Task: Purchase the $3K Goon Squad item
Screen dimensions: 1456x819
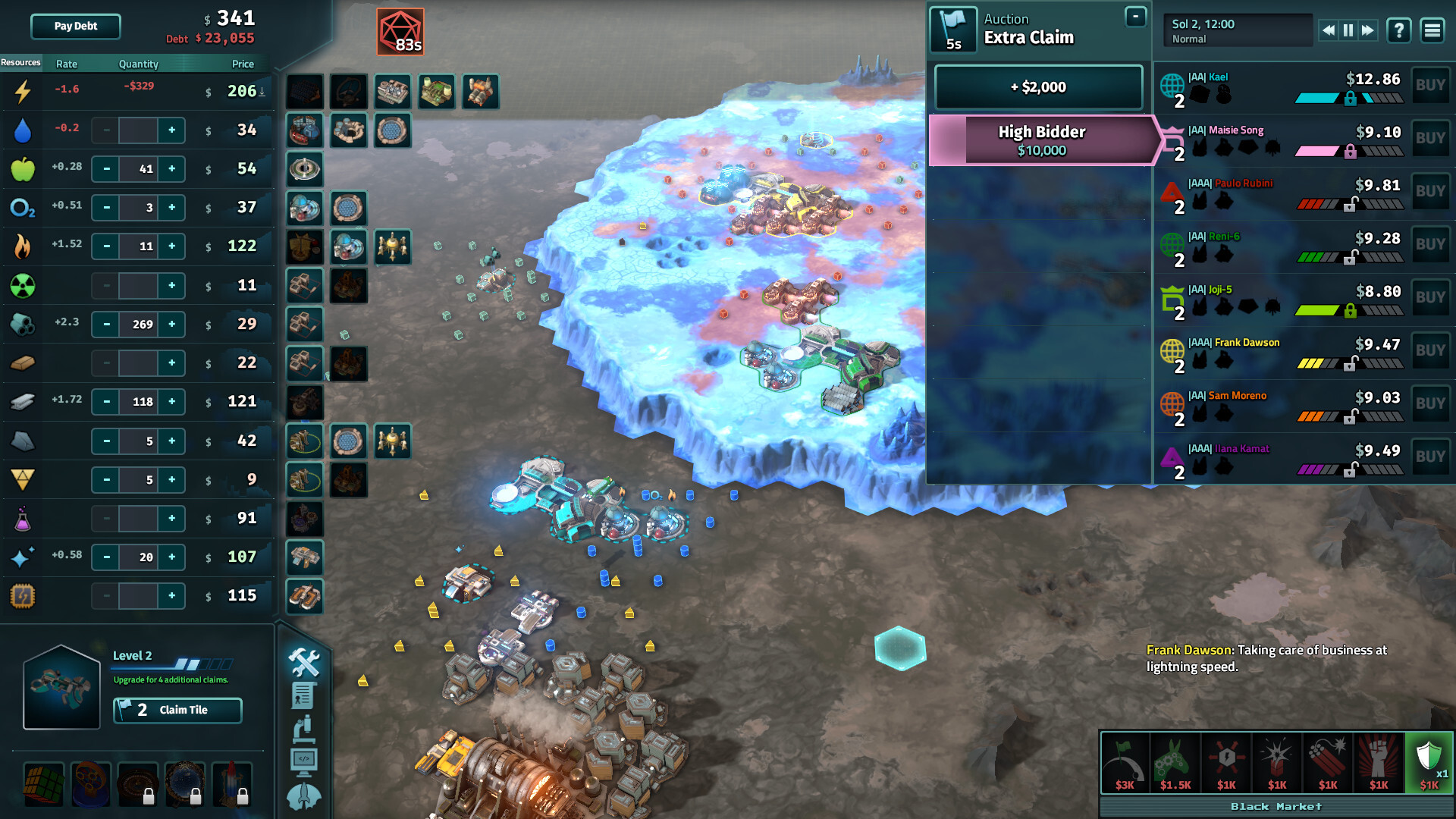Action: coord(1125,762)
